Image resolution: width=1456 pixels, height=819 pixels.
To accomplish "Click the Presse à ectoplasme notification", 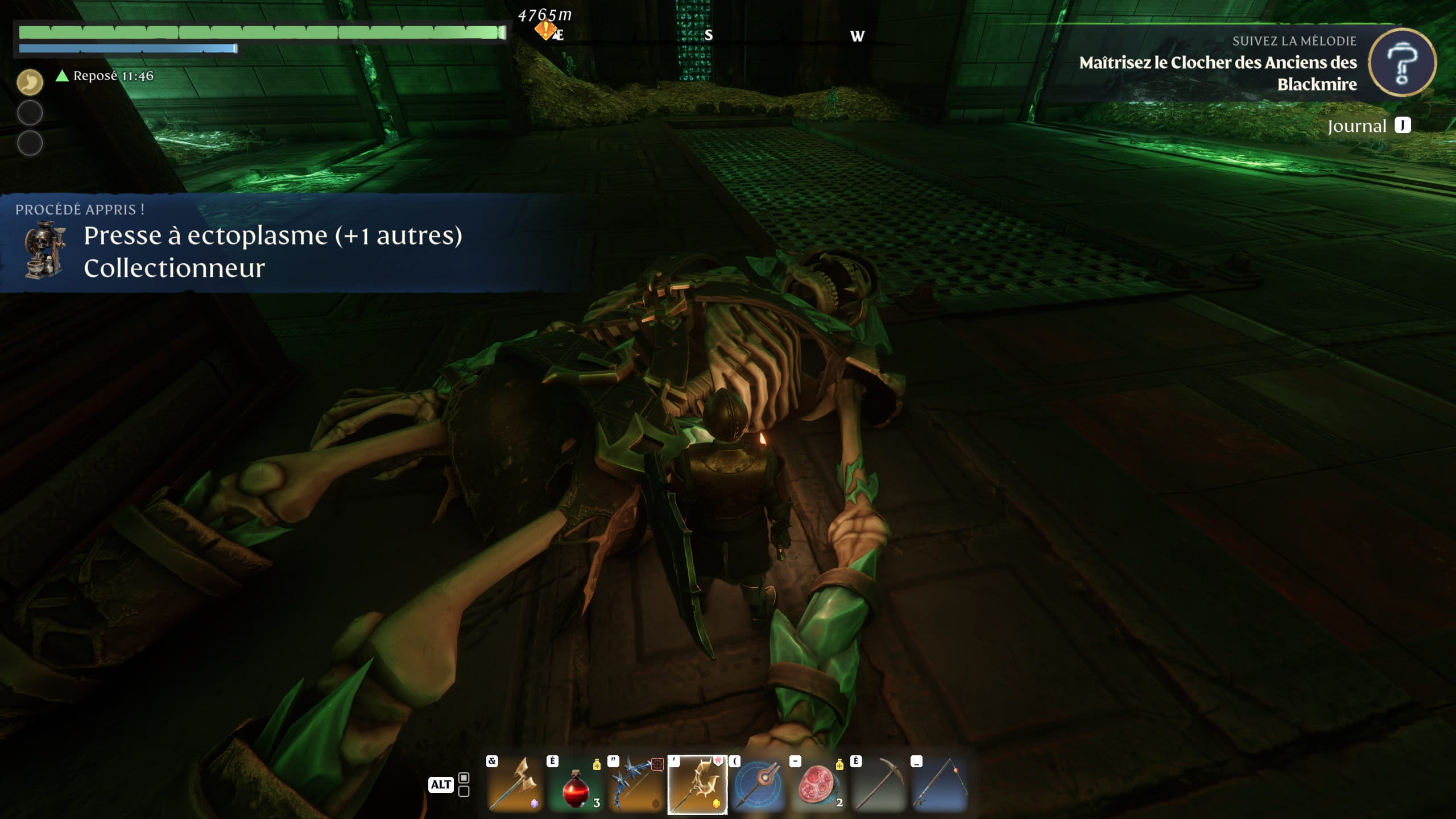I will (x=273, y=243).
